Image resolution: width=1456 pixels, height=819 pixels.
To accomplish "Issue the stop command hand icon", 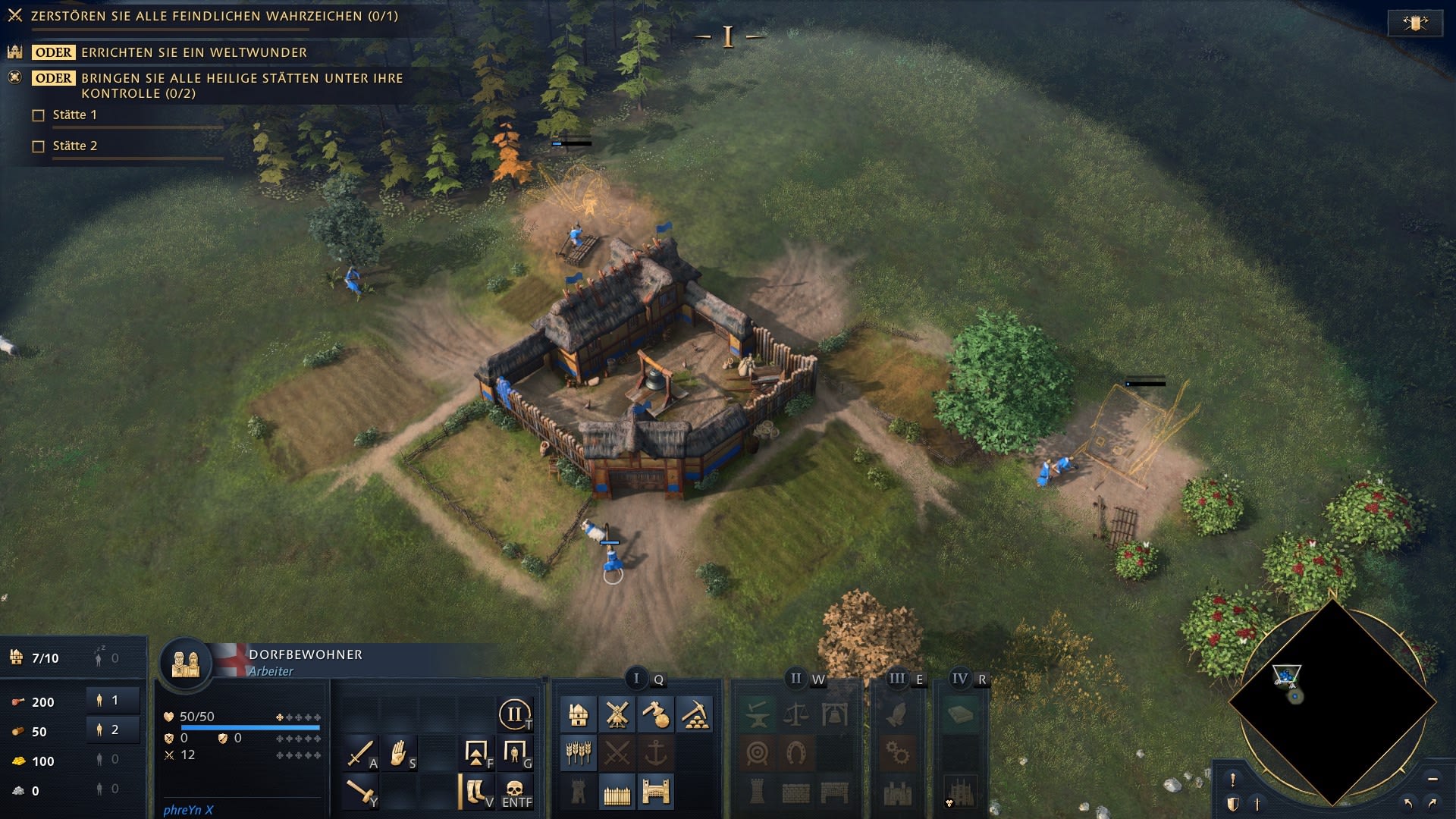I will 399,753.
